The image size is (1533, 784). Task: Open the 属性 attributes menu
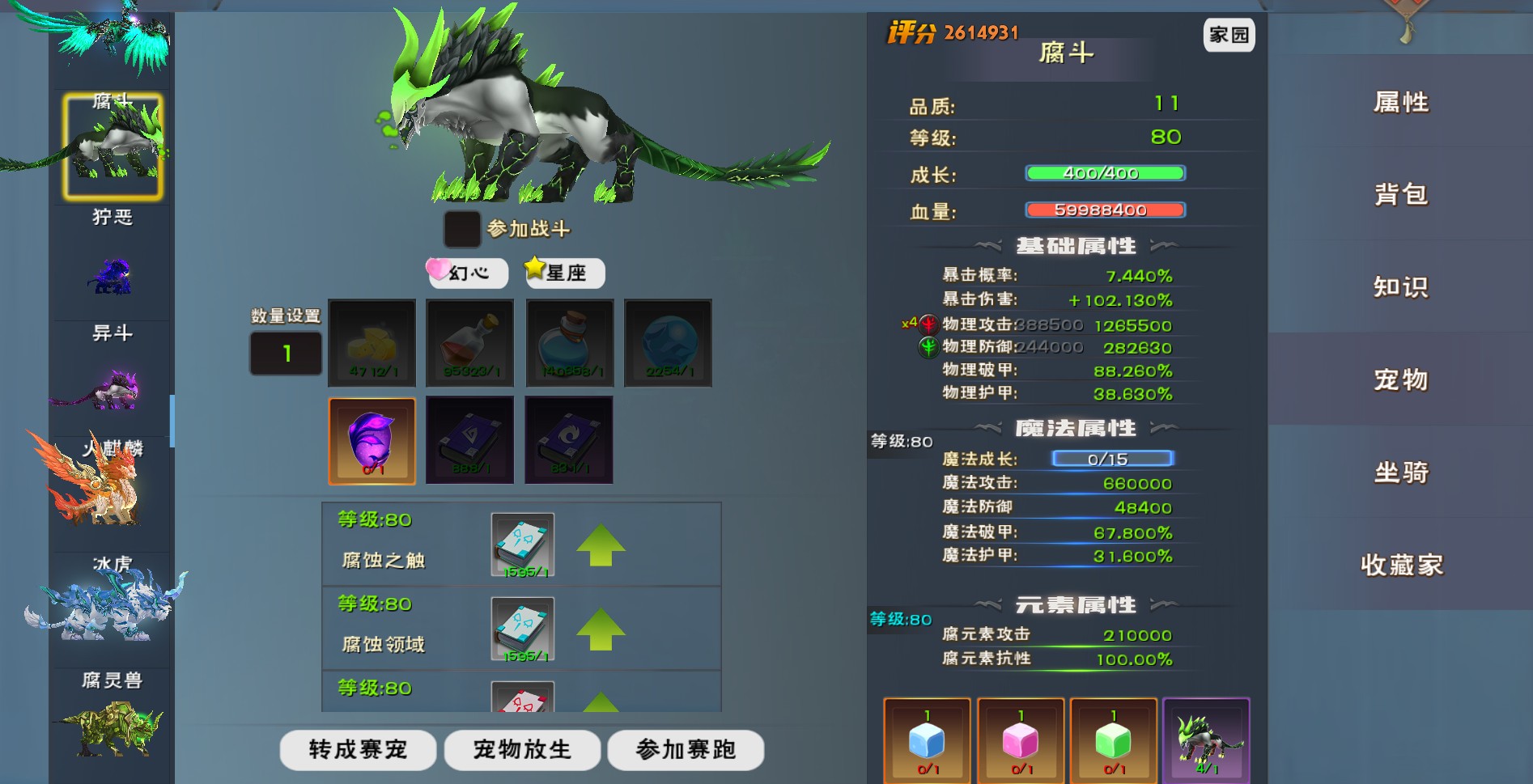(1401, 103)
